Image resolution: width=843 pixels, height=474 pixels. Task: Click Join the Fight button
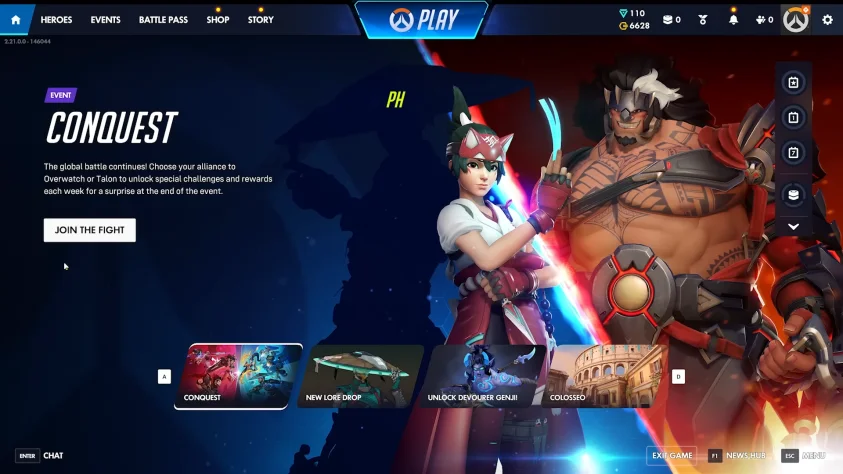pos(90,230)
